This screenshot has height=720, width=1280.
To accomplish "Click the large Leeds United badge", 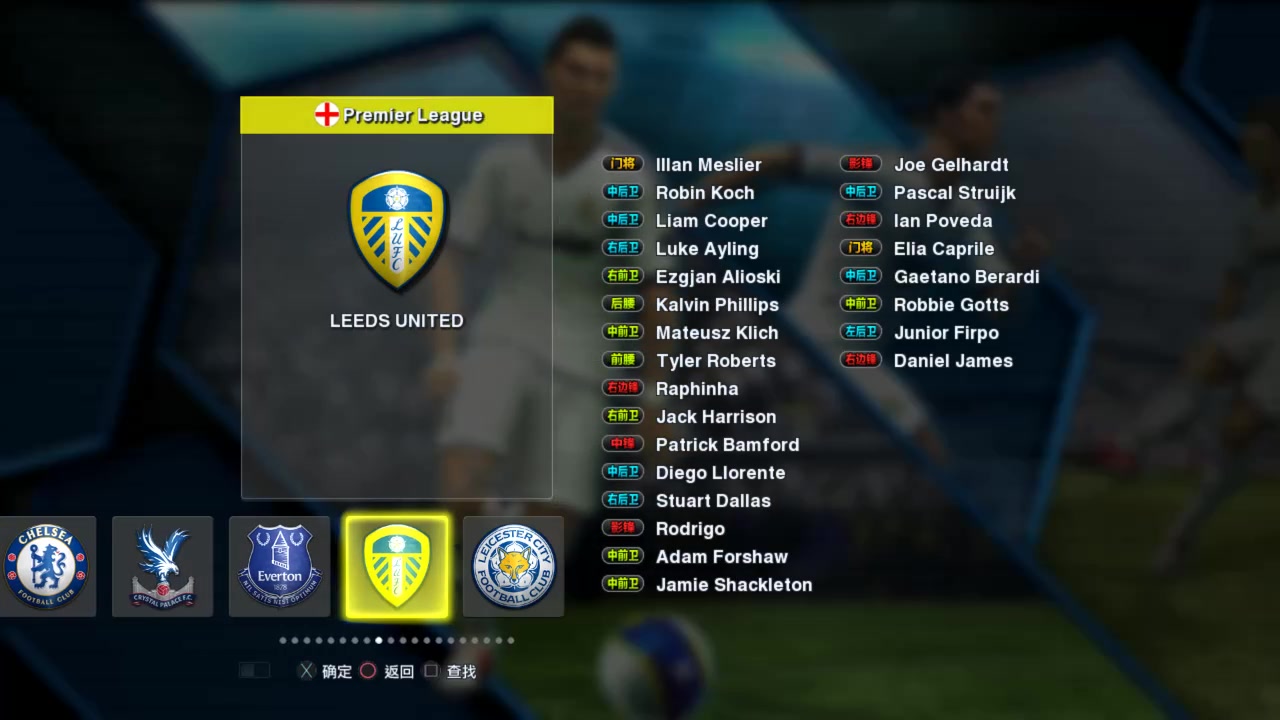I will [x=396, y=232].
